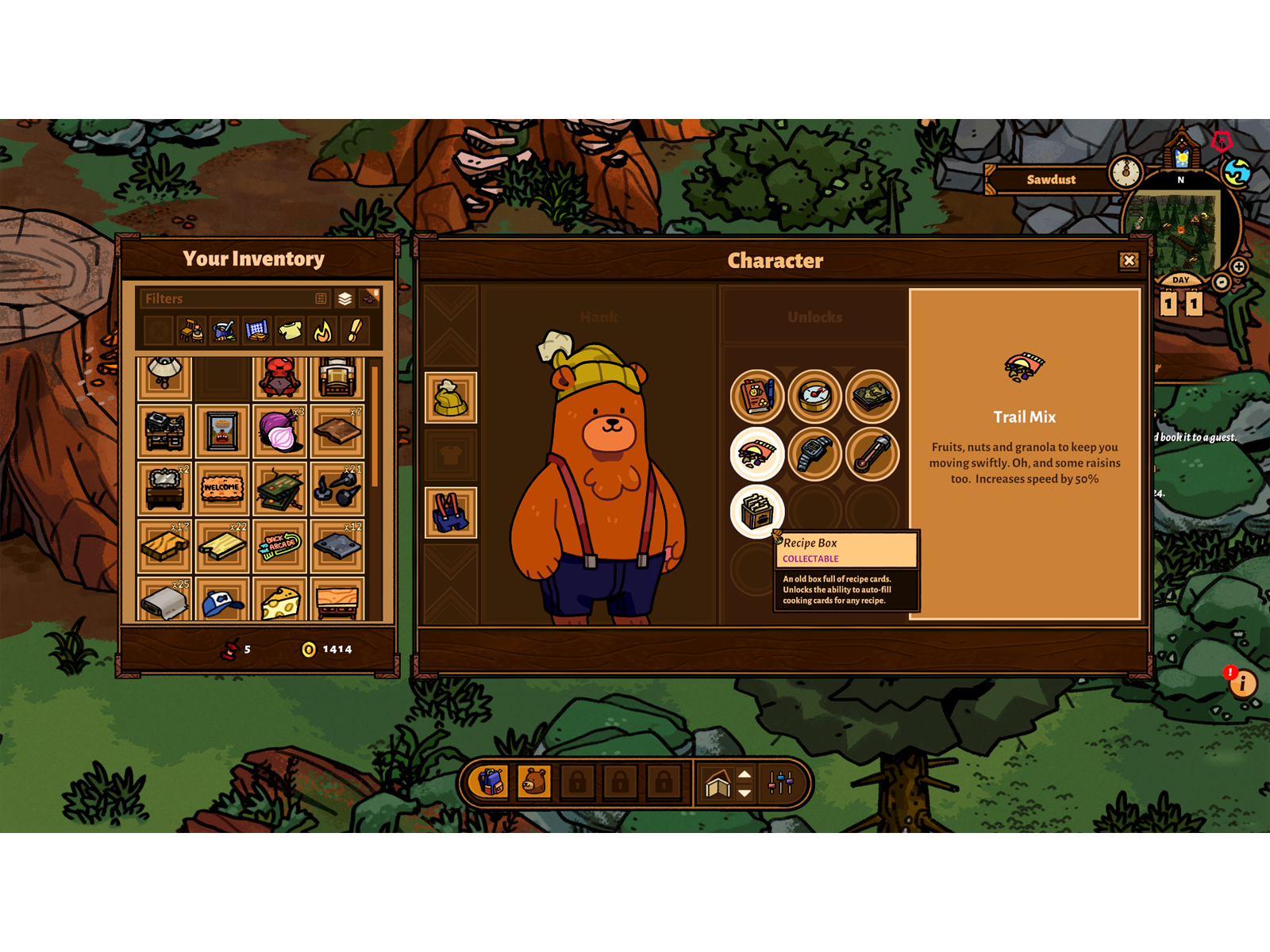Image resolution: width=1270 pixels, height=952 pixels.
Task: Open the clothing filter in inventory
Action: [291, 330]
